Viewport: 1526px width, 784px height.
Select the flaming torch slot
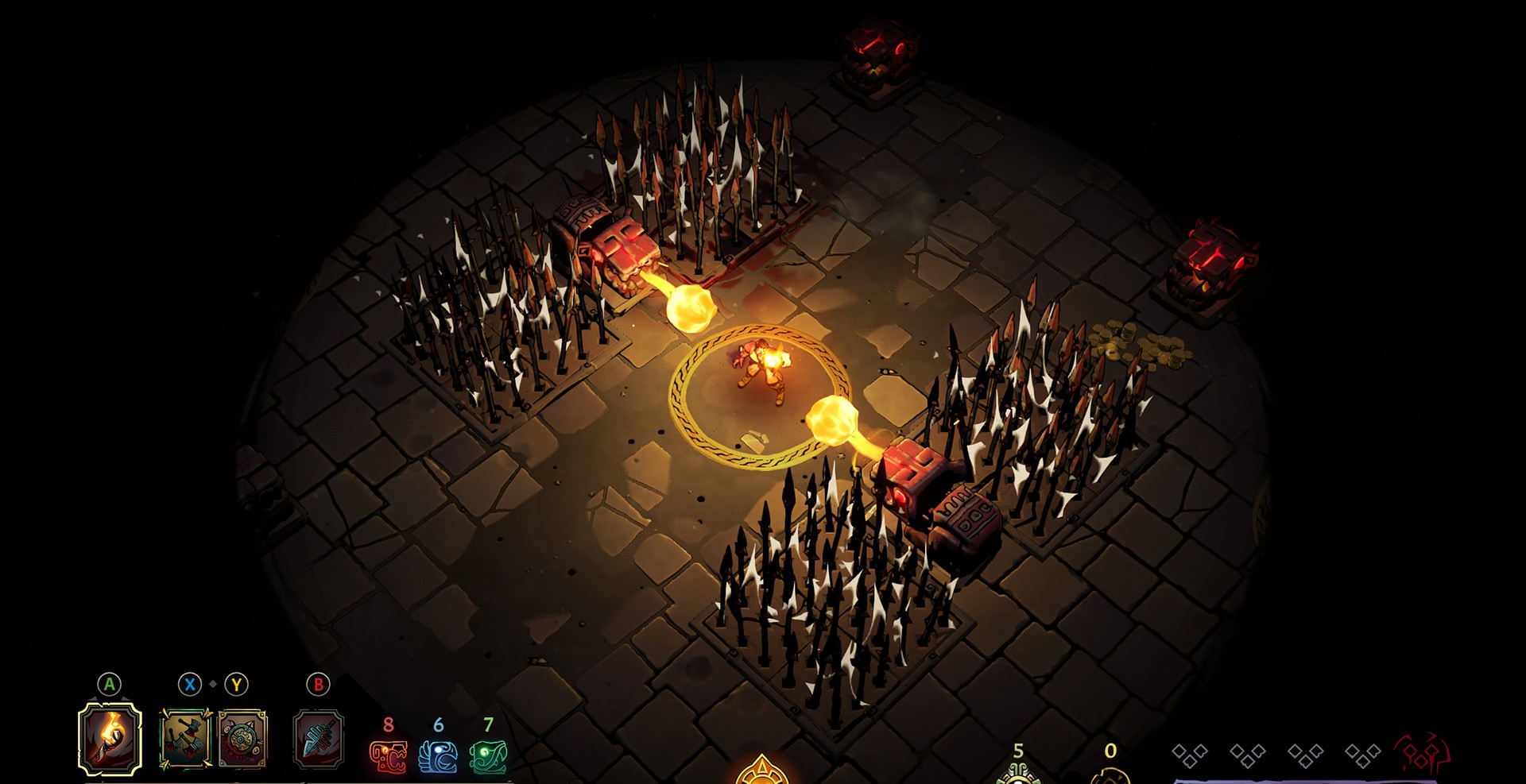click(x=110, y=739)
